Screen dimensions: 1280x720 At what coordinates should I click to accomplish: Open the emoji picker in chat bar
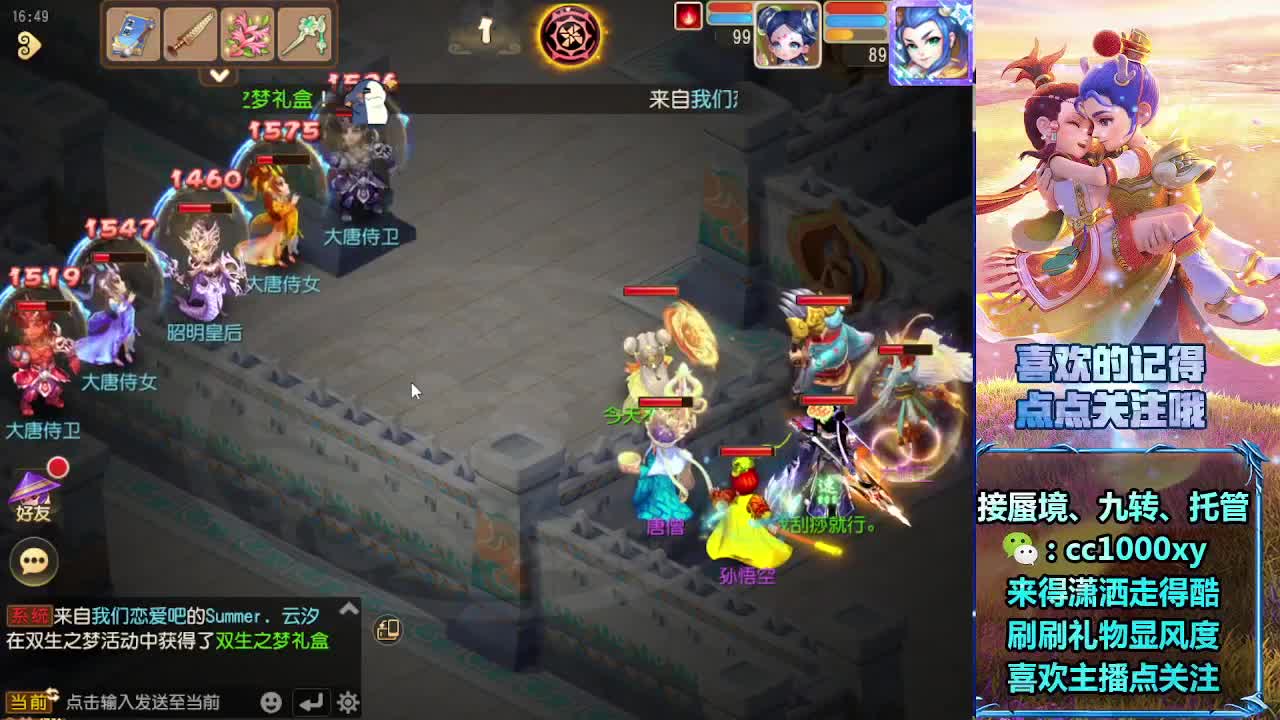[x=270, y=702]
